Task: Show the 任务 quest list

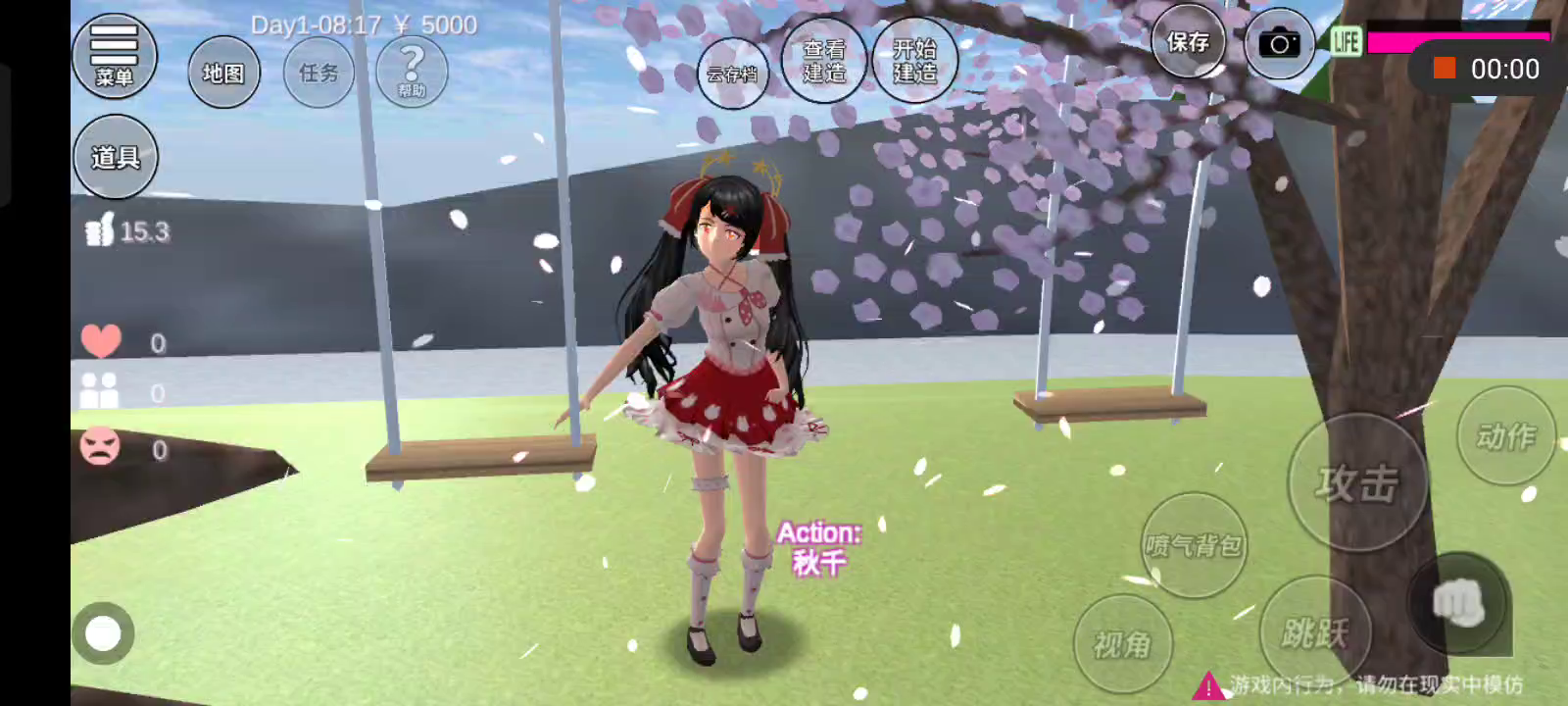Action: coord(318,73)
